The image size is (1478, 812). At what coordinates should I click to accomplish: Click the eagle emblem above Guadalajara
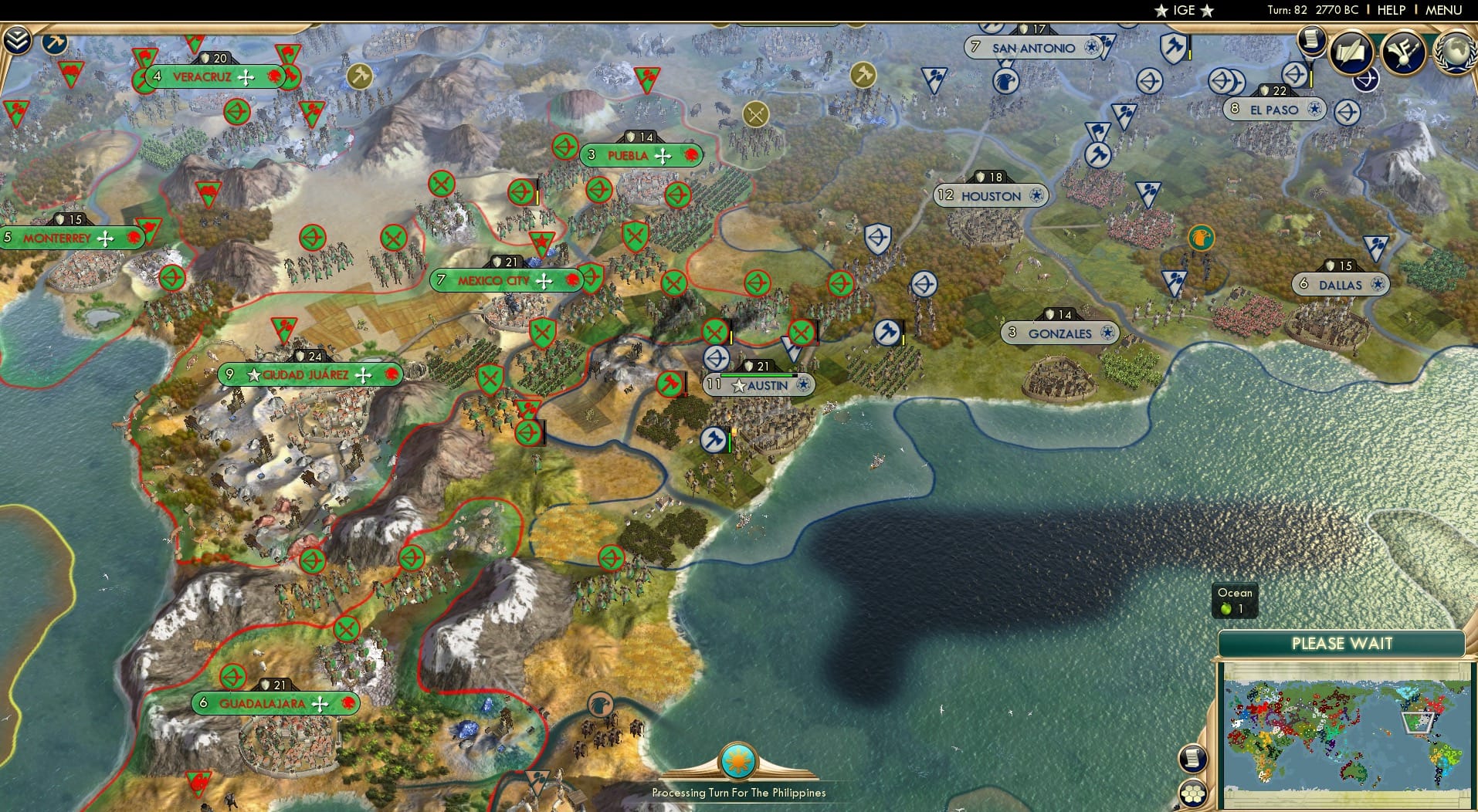(601, 705)
